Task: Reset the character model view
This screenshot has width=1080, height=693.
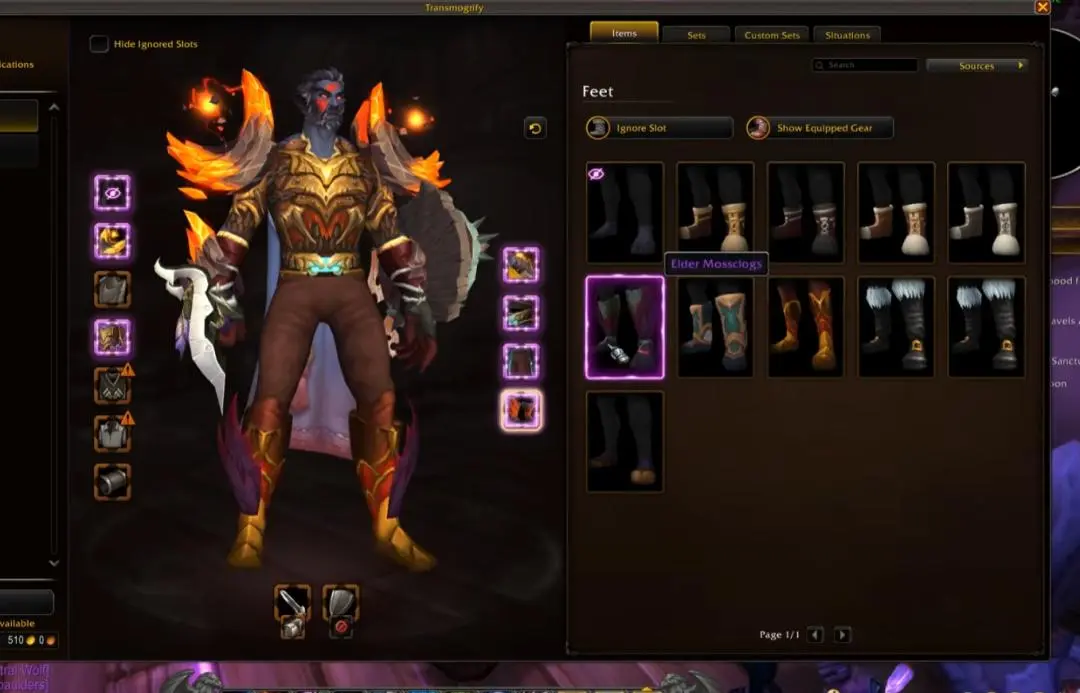Action: point(535,128)
